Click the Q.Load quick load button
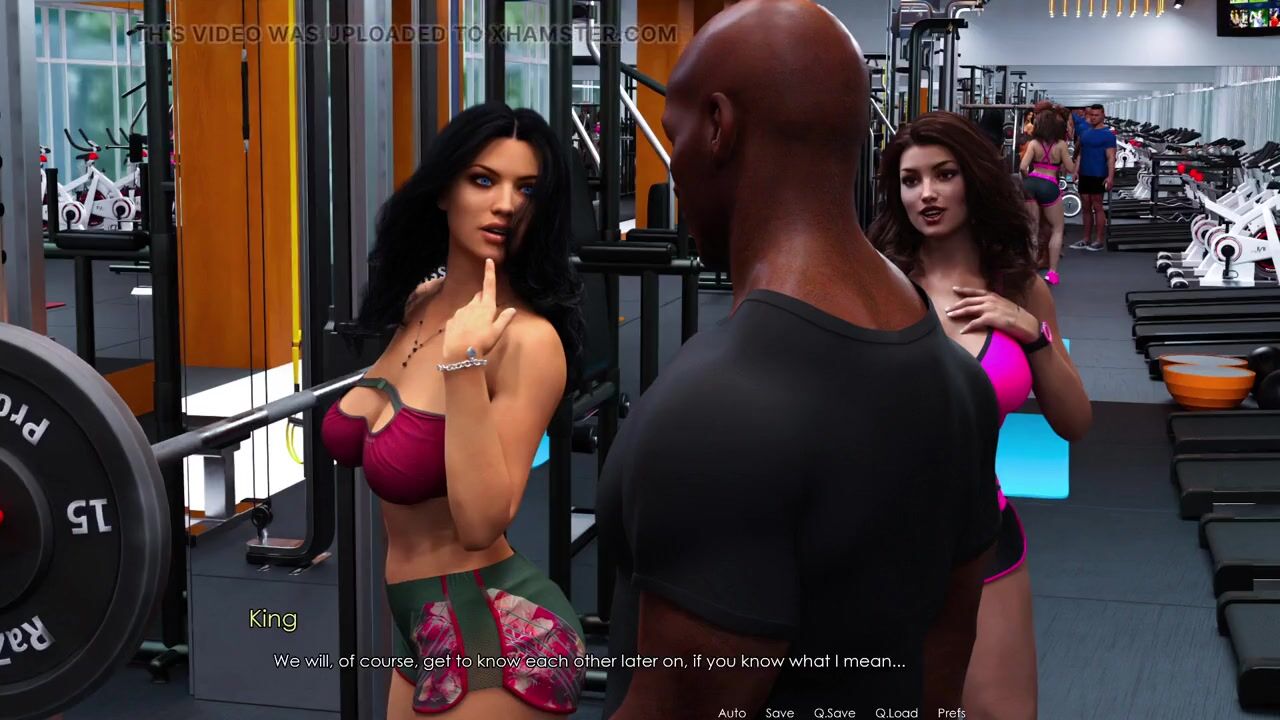This screenshot has height=720, width=1280. [x=896, y=713]
